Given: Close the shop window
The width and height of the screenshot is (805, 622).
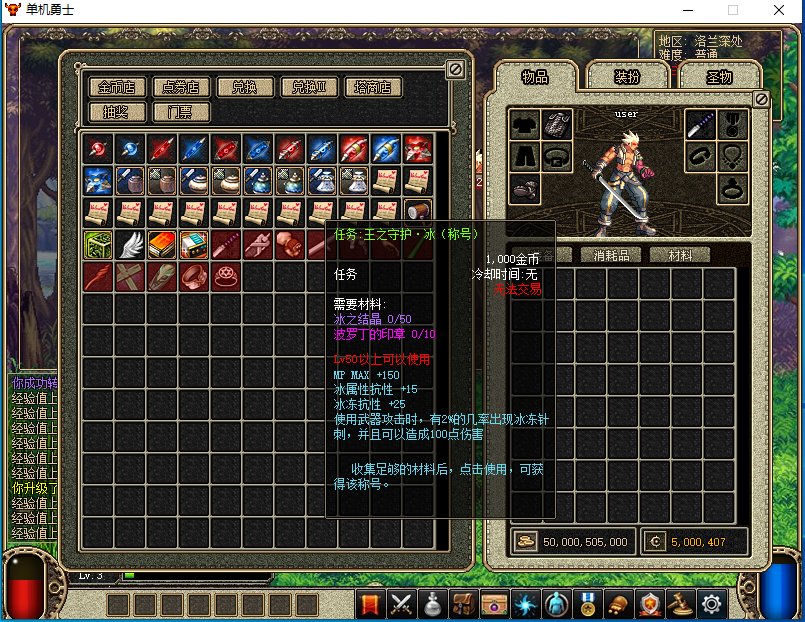Looking at the screenshot, I should 455,69.
